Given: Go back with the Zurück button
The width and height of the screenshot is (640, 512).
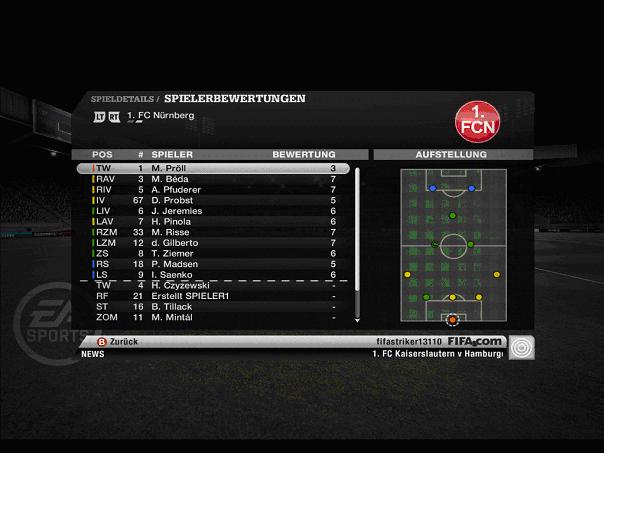Looking at the screenshot, I should pos(117,342).
